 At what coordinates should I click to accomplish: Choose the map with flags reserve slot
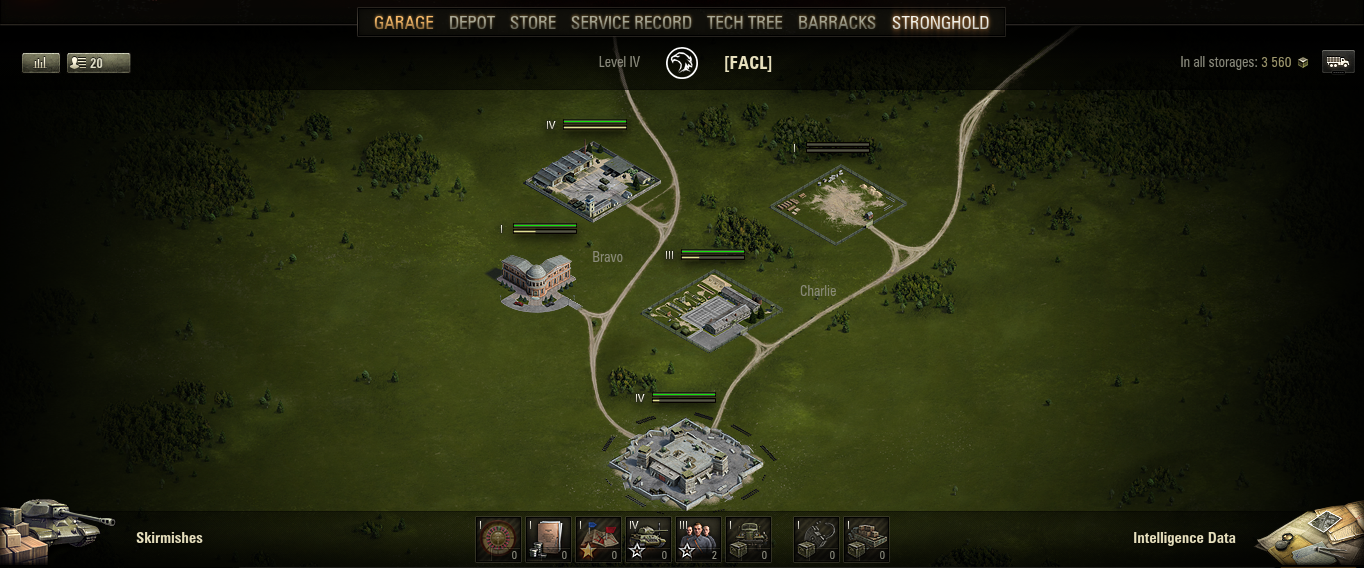598,540
